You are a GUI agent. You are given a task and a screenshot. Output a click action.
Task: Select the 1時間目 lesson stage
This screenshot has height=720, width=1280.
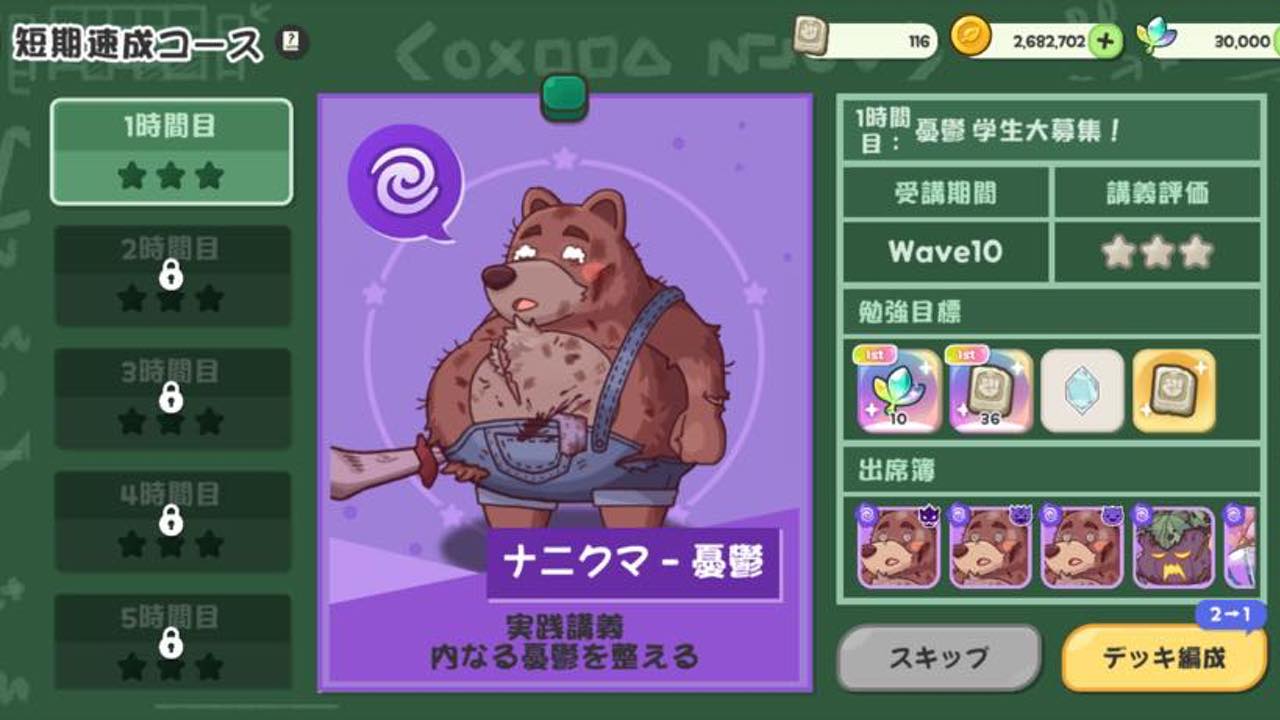pos(171,152)
